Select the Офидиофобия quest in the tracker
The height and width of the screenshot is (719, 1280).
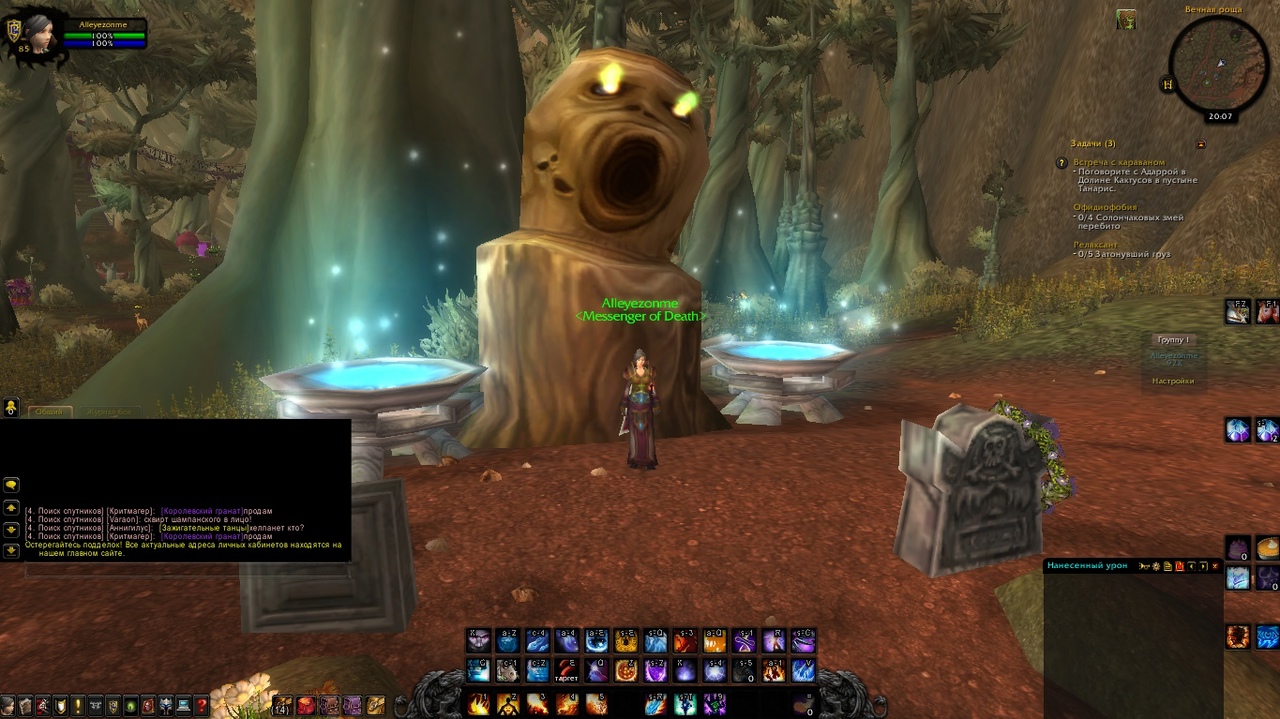pyautogui.click(x=1104, y=207)
